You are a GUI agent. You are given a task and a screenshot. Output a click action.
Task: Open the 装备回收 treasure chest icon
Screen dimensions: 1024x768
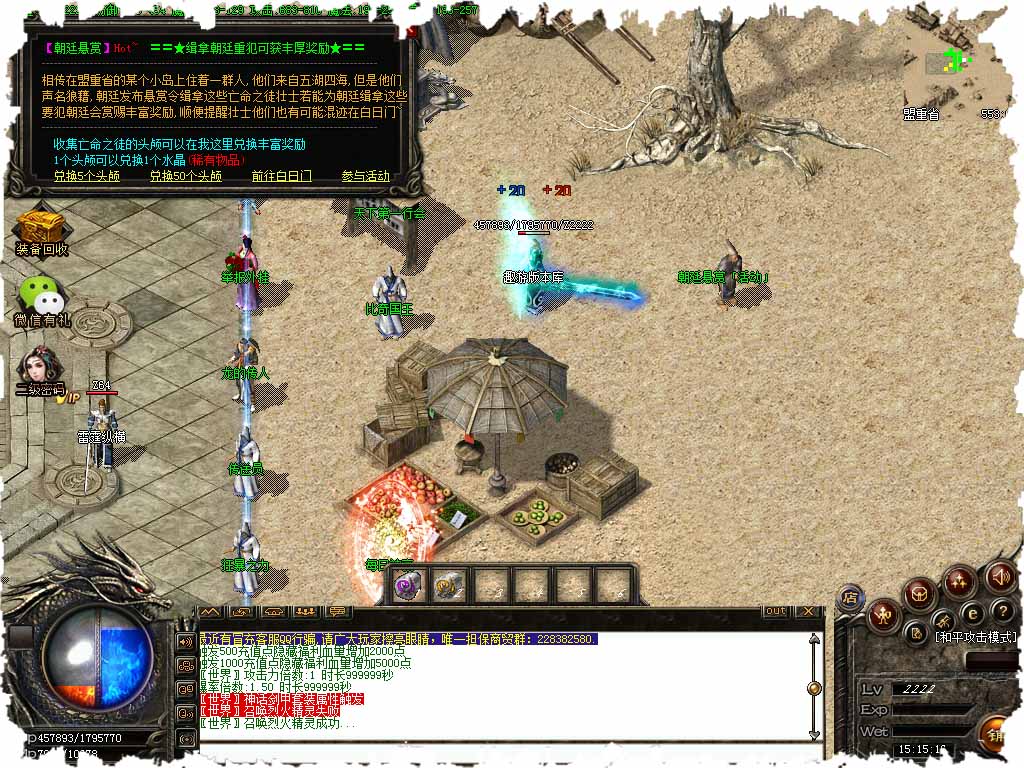42,228
